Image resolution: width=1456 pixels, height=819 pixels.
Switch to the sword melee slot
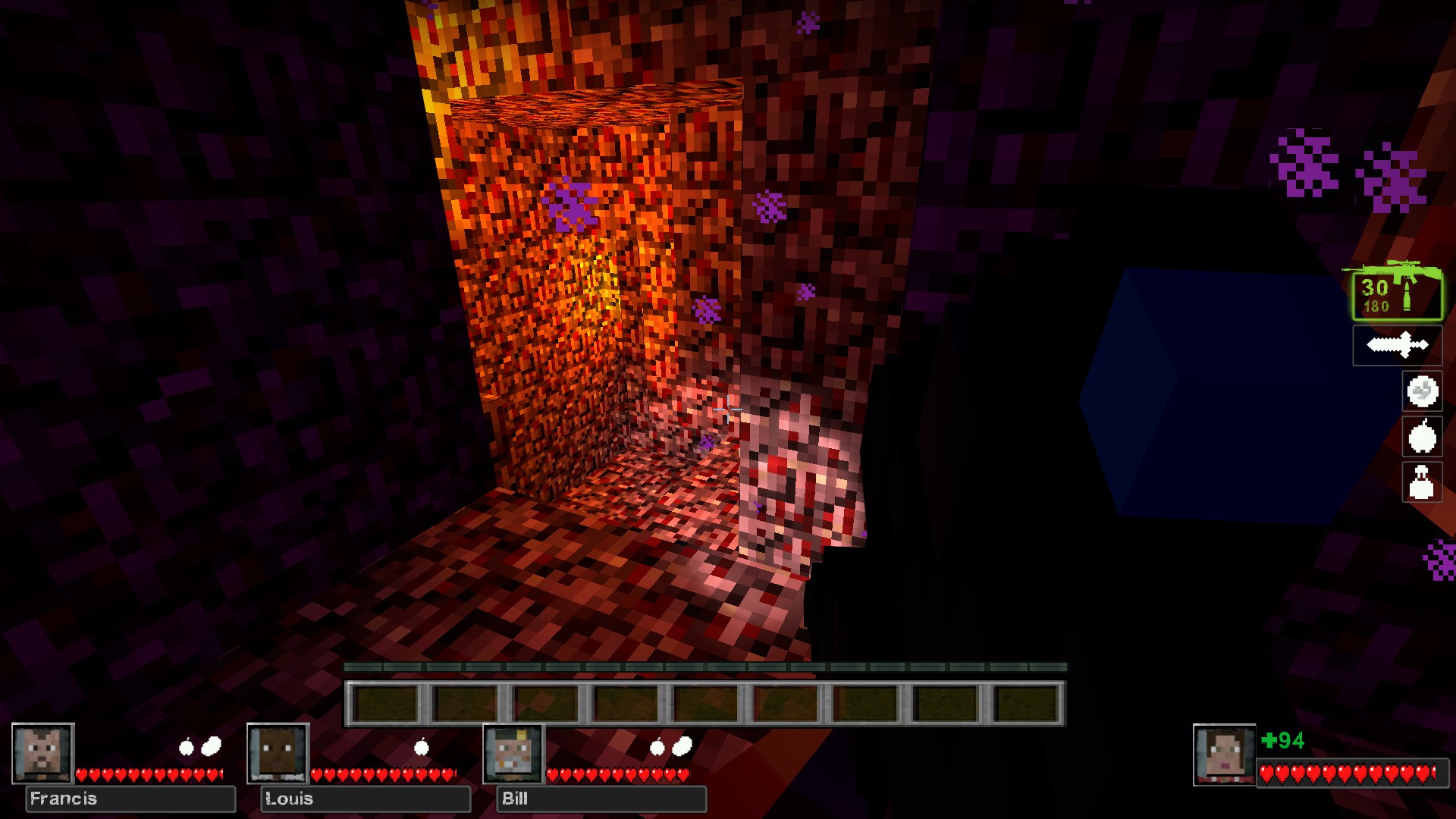click(x=1397, y=346)
